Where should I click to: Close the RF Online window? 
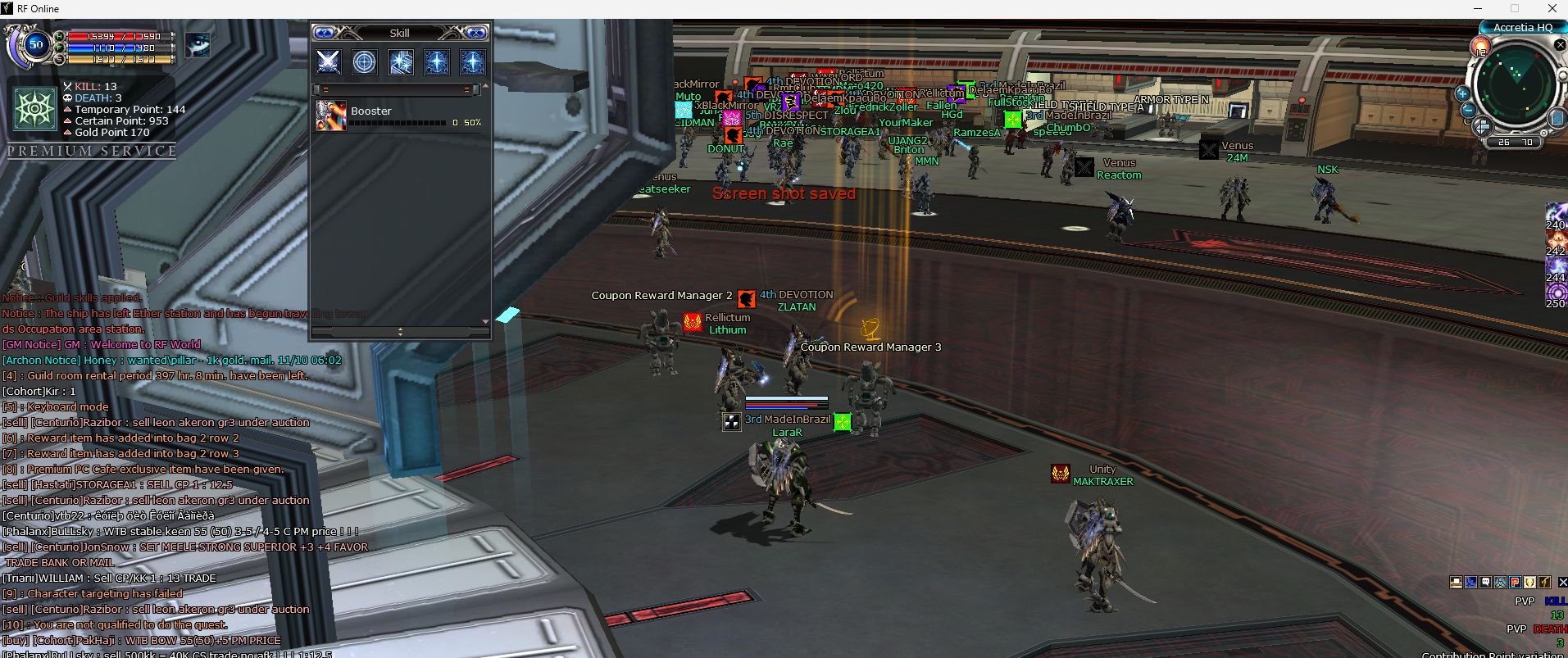[1552, 8]
